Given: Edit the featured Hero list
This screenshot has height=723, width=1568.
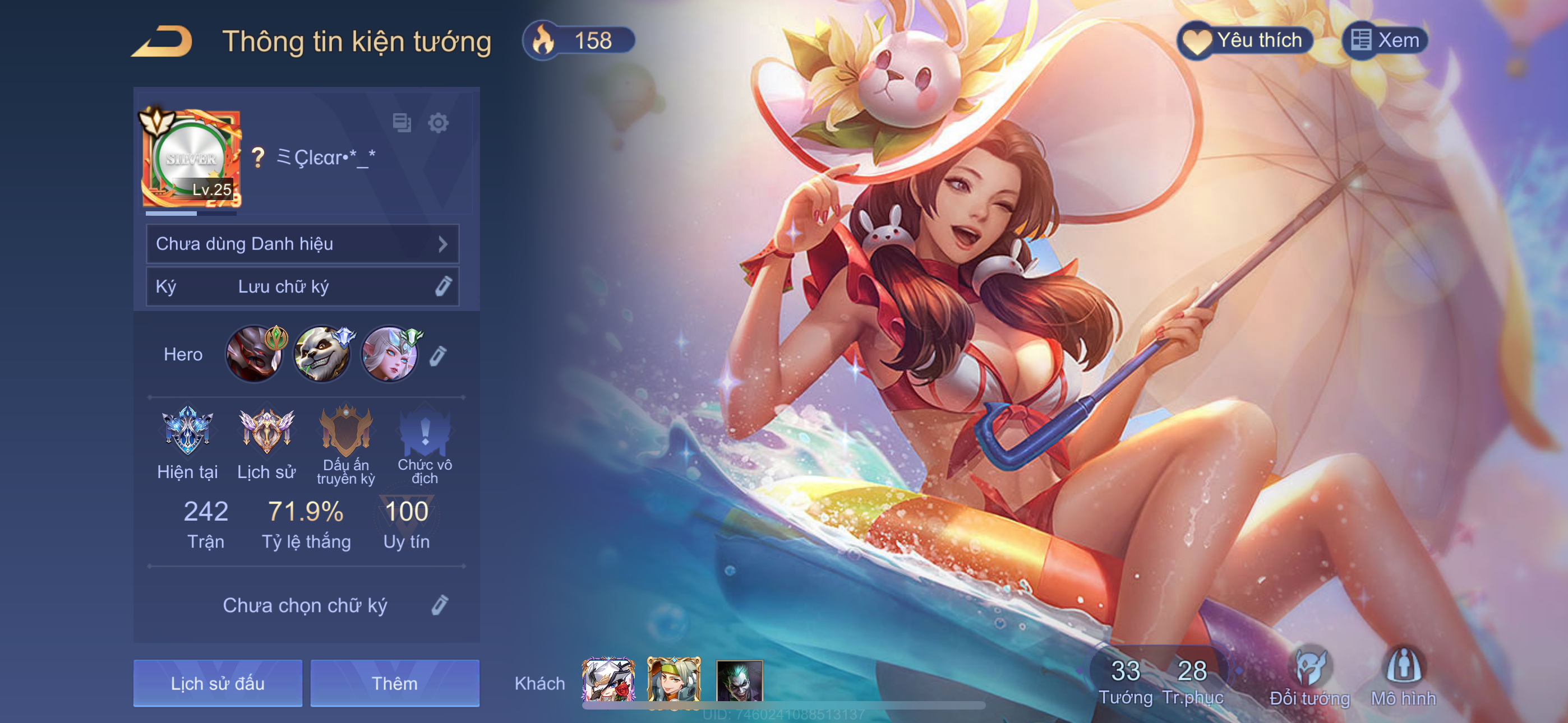Looking at the screenshot, I should coord(438,355).
